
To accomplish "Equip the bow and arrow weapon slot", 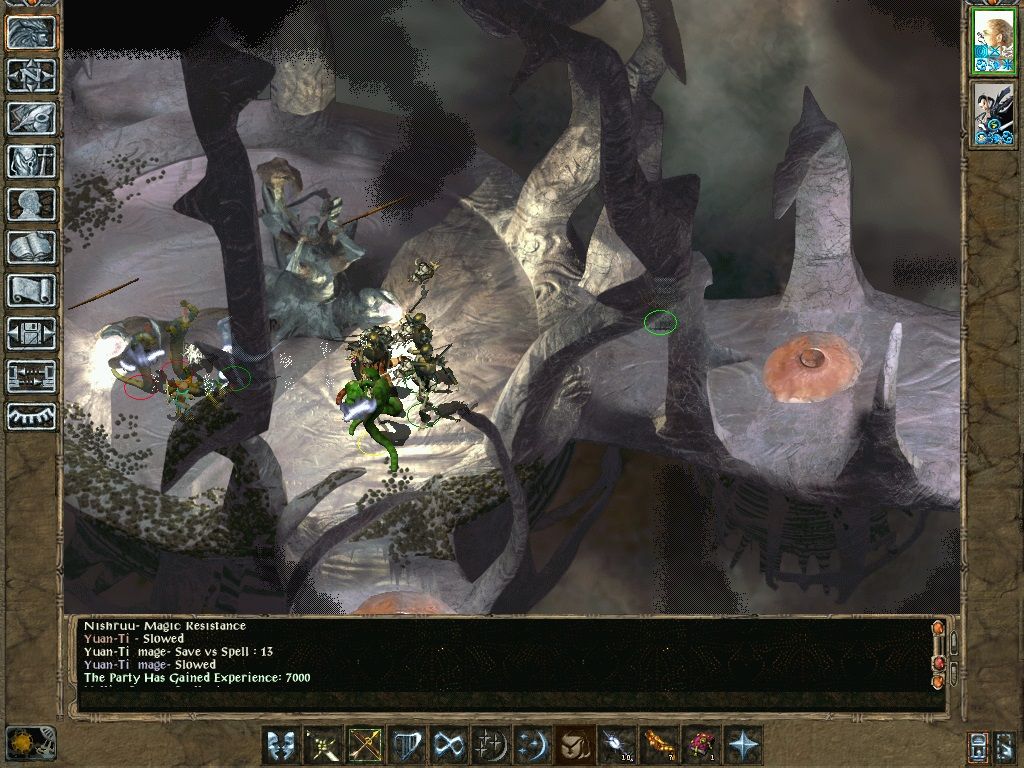I will click(366, 745).
